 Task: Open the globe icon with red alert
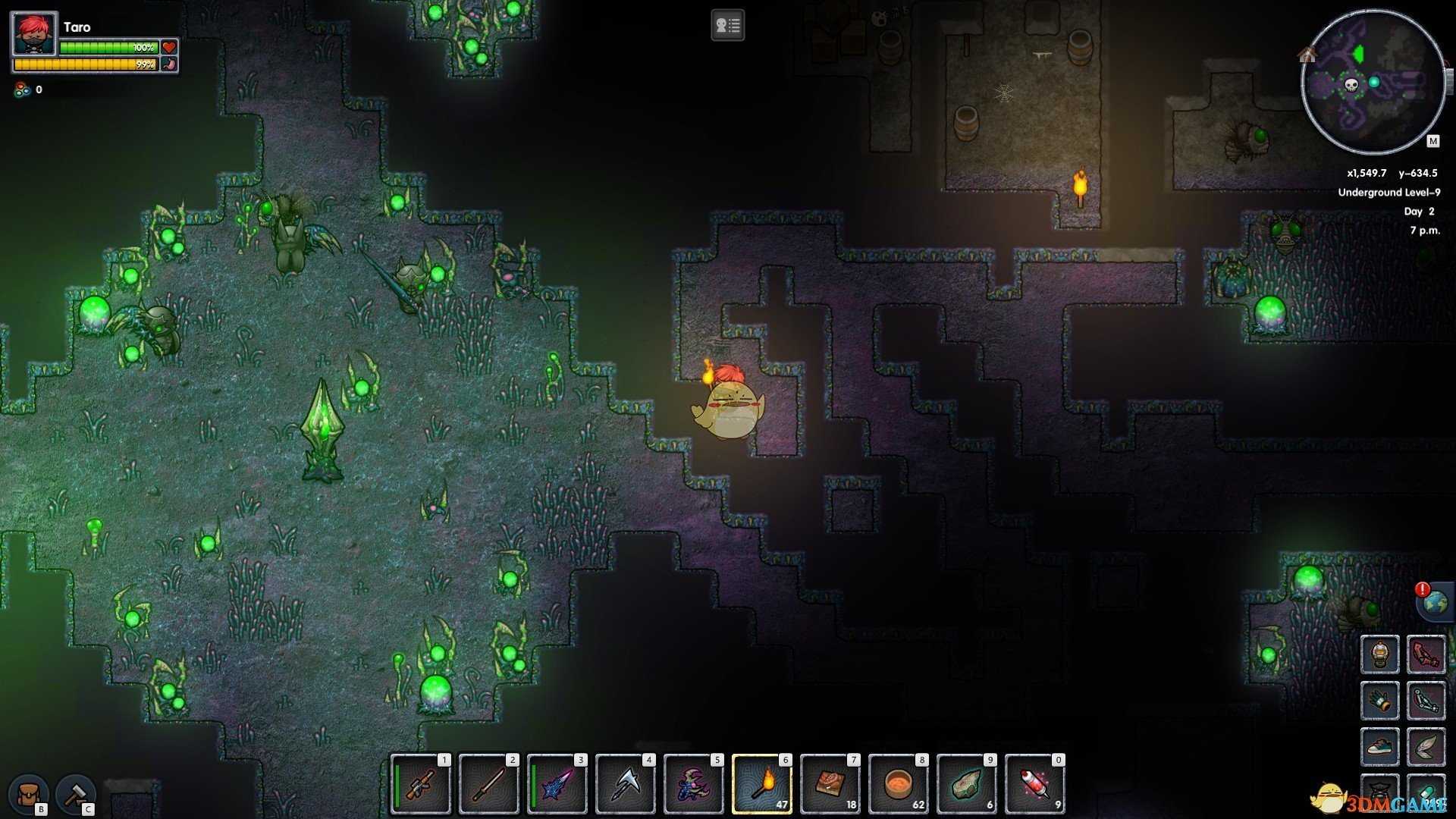coord(1435,603)
